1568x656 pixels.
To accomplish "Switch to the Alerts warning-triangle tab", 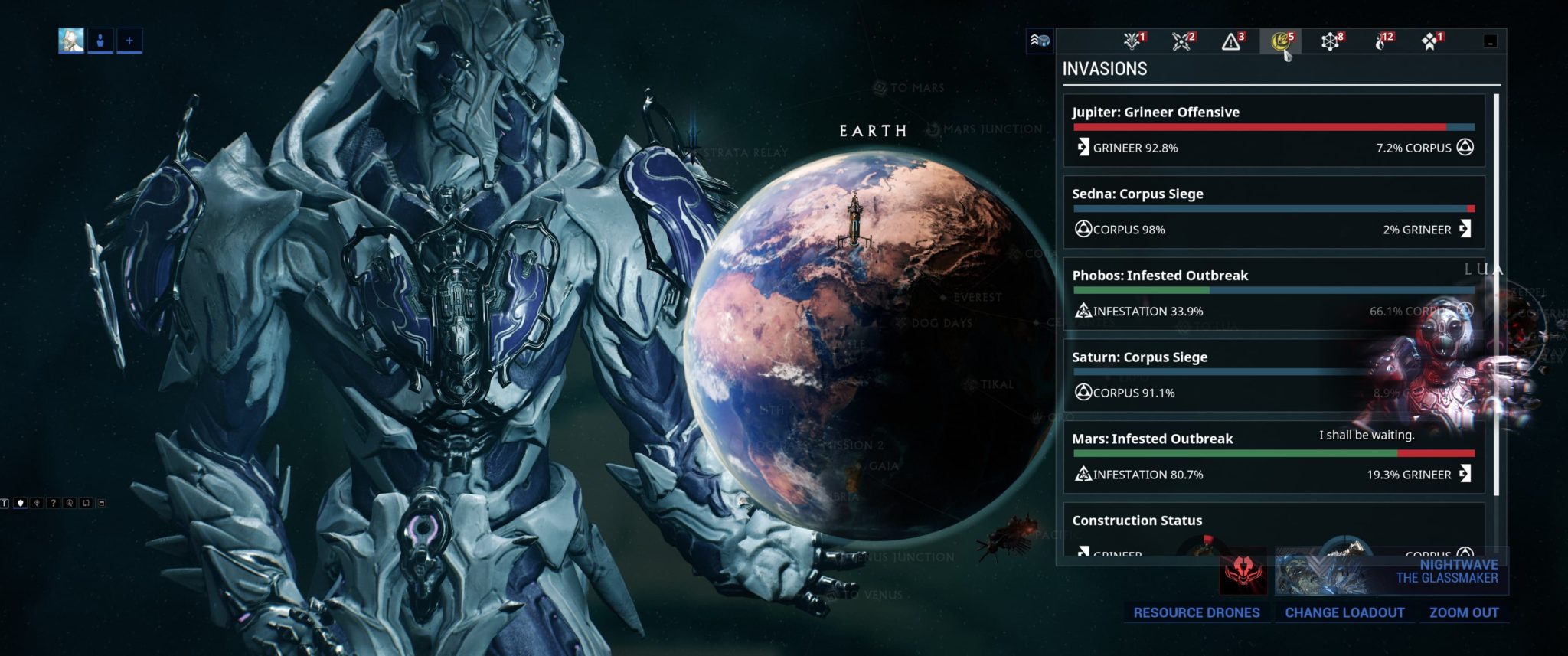I will (x=1232, y=42).
